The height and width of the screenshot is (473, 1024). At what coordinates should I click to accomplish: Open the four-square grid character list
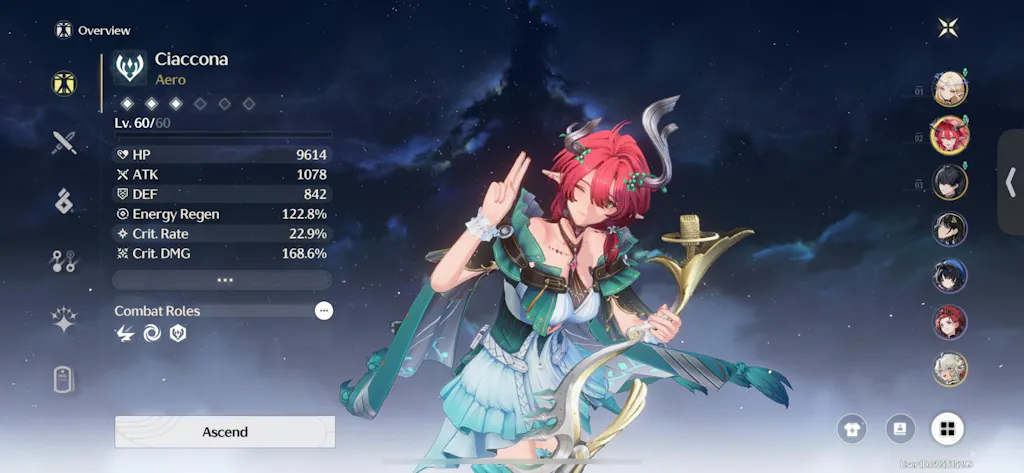point(947,429)
